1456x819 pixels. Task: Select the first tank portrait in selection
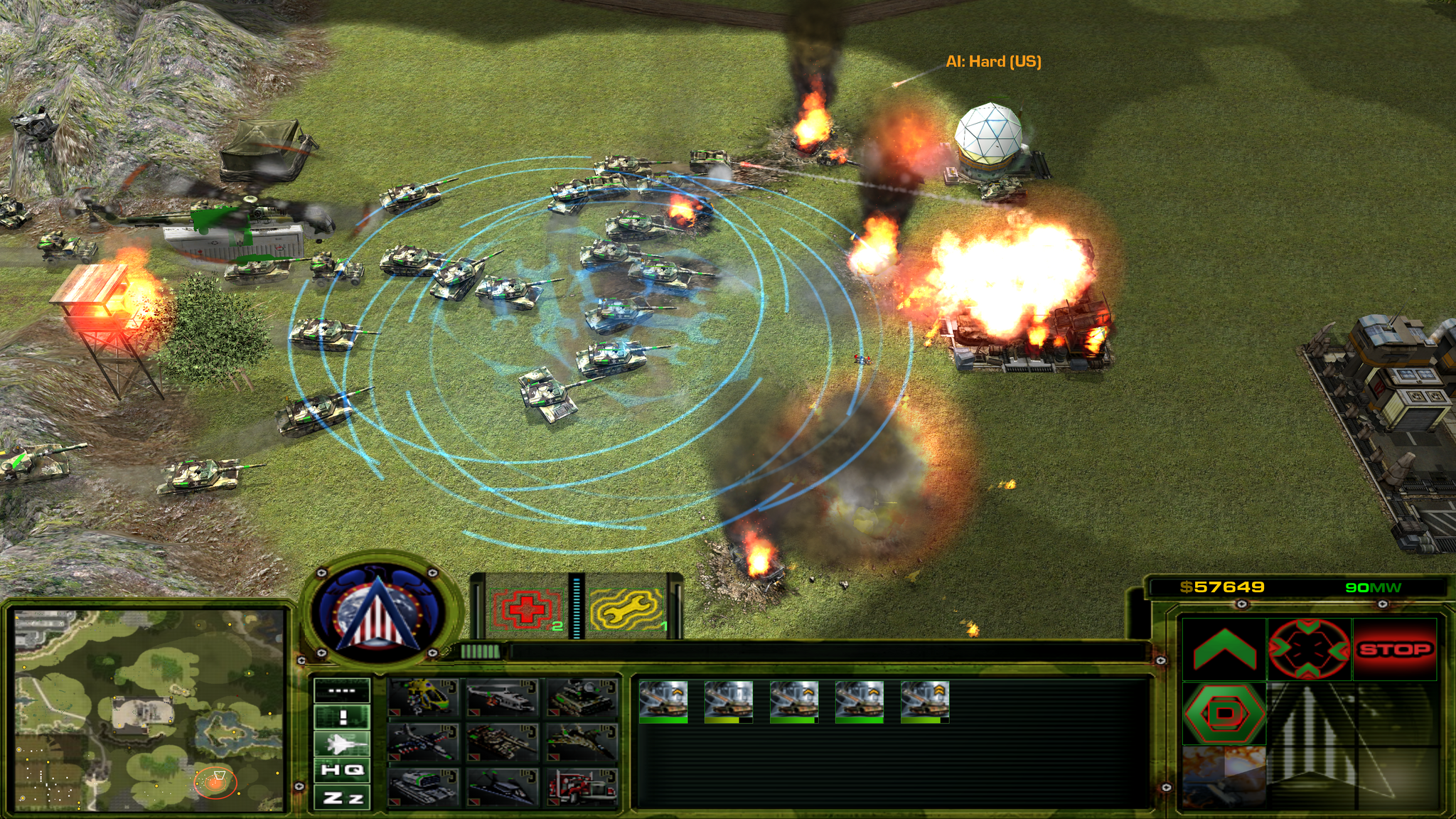click(x=663, y=700)
